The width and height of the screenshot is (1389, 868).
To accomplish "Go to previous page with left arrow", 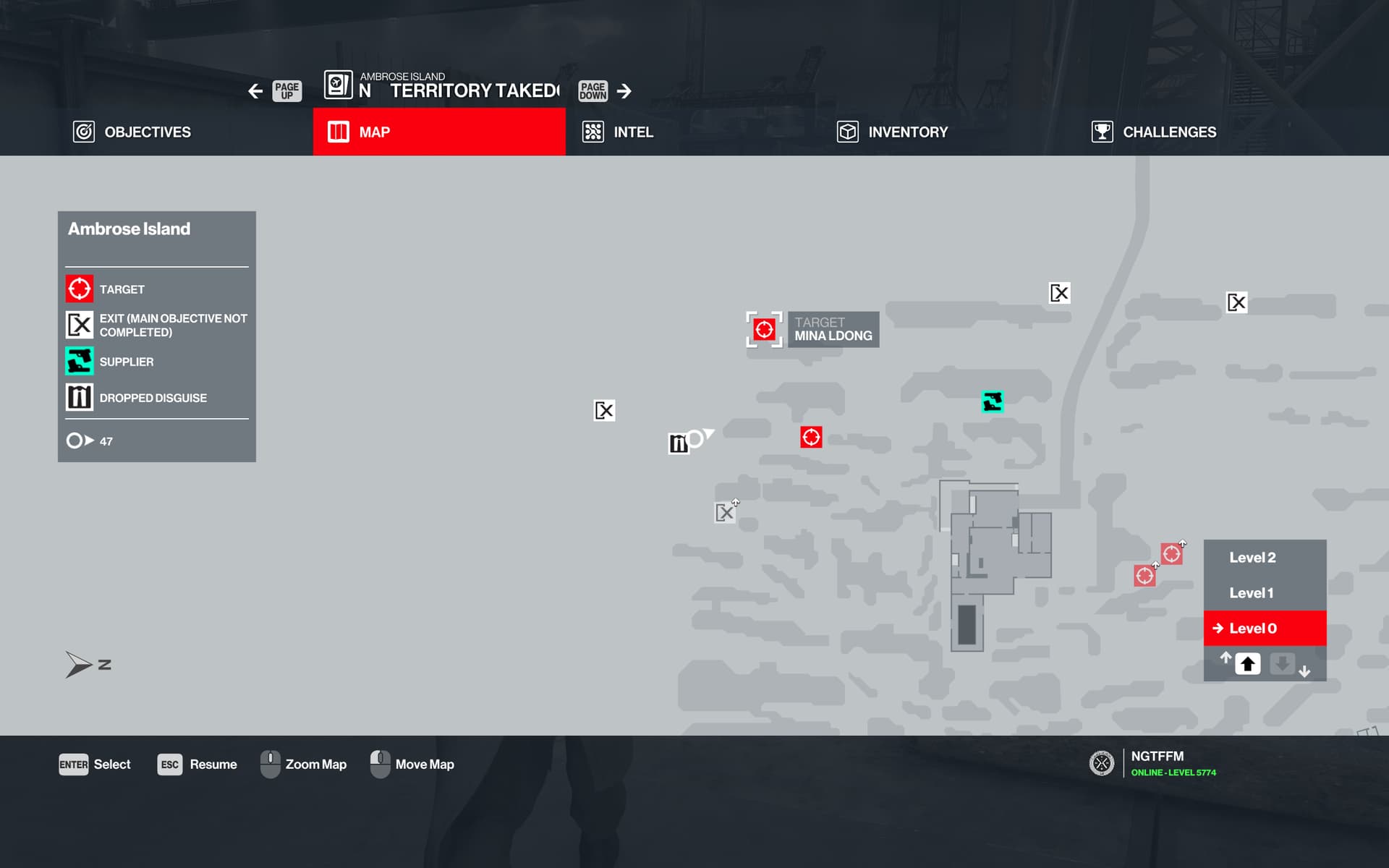I will tap(255, 91).
